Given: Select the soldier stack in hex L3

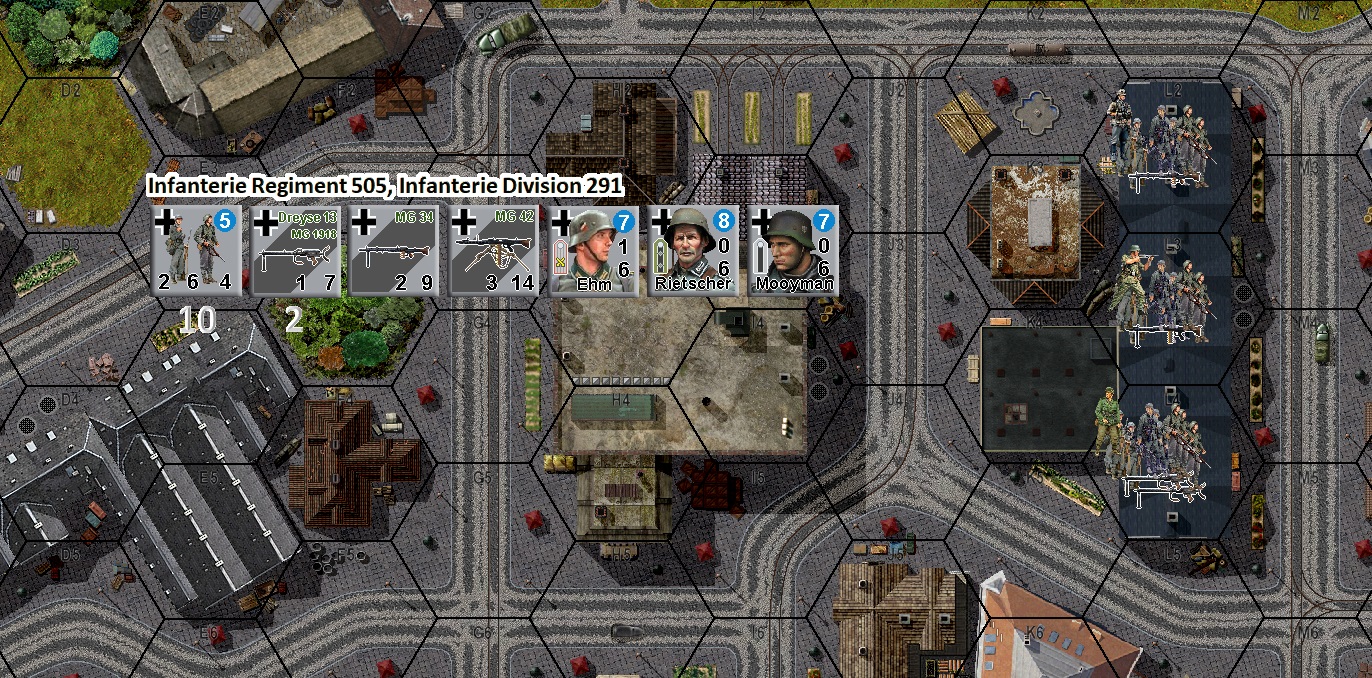Looking at the screenshot, I should click(x=1160, y=292).
